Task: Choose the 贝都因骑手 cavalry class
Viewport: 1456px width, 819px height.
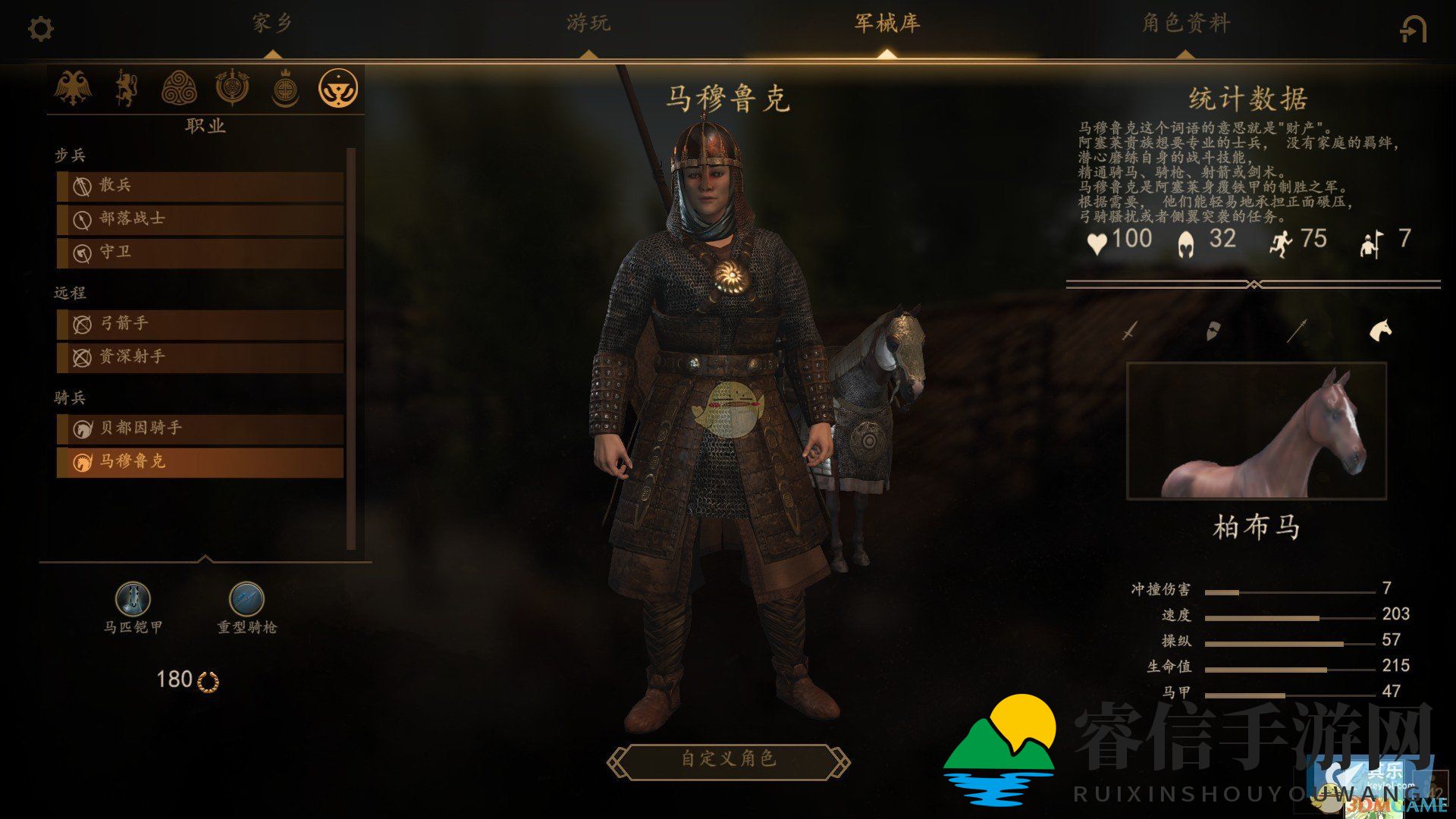Action: pos(200,428)
